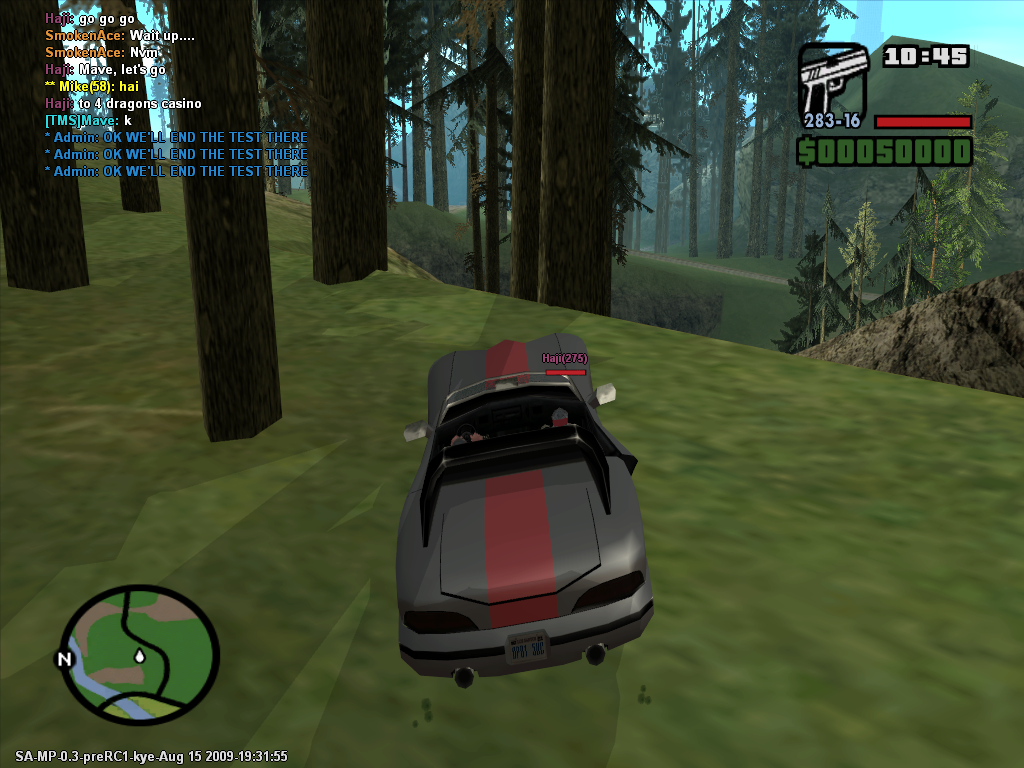Click the white player marker on radar

point(139,656)
